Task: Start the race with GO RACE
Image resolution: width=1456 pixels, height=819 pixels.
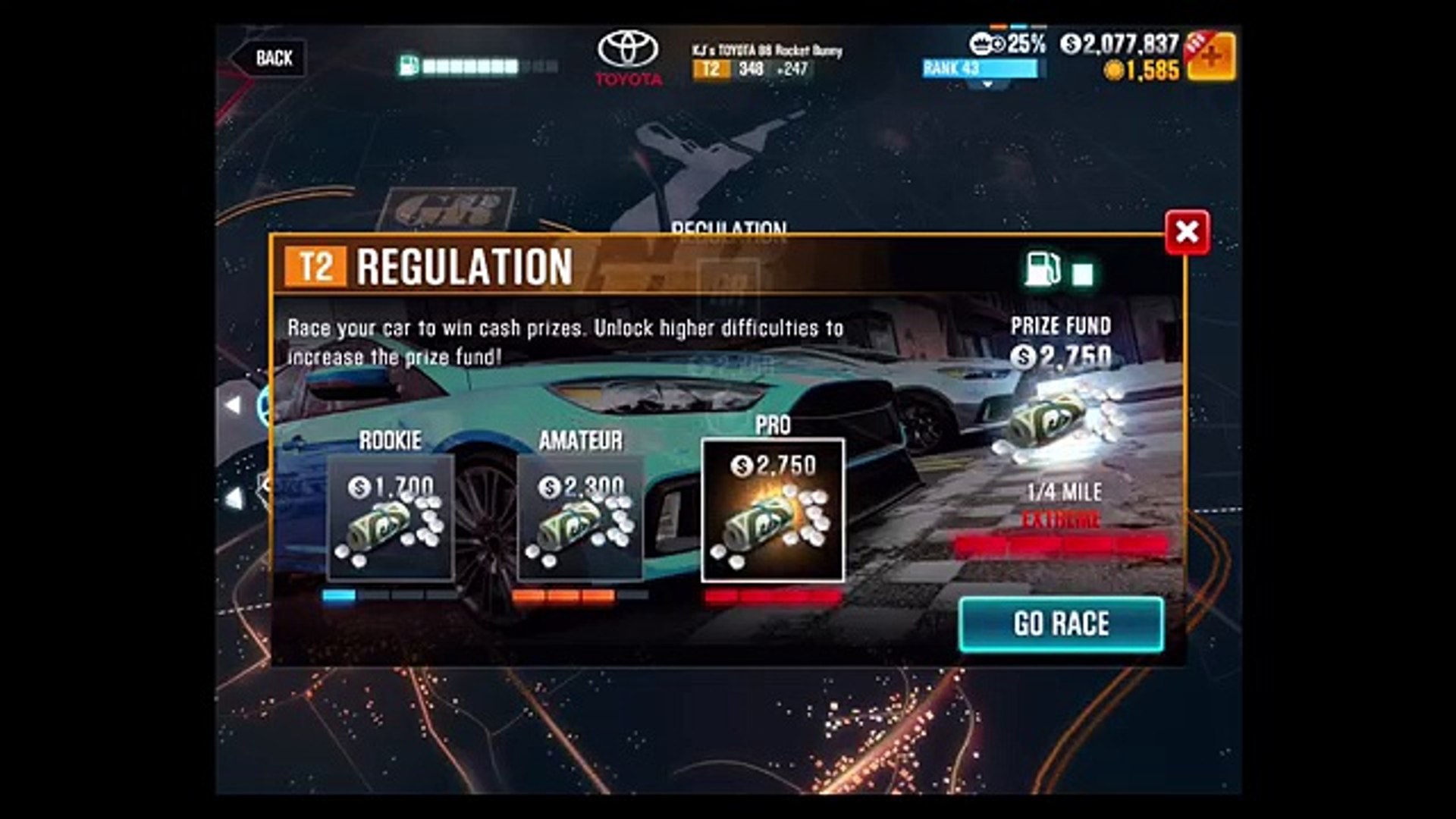Action: pos(1061,624)
